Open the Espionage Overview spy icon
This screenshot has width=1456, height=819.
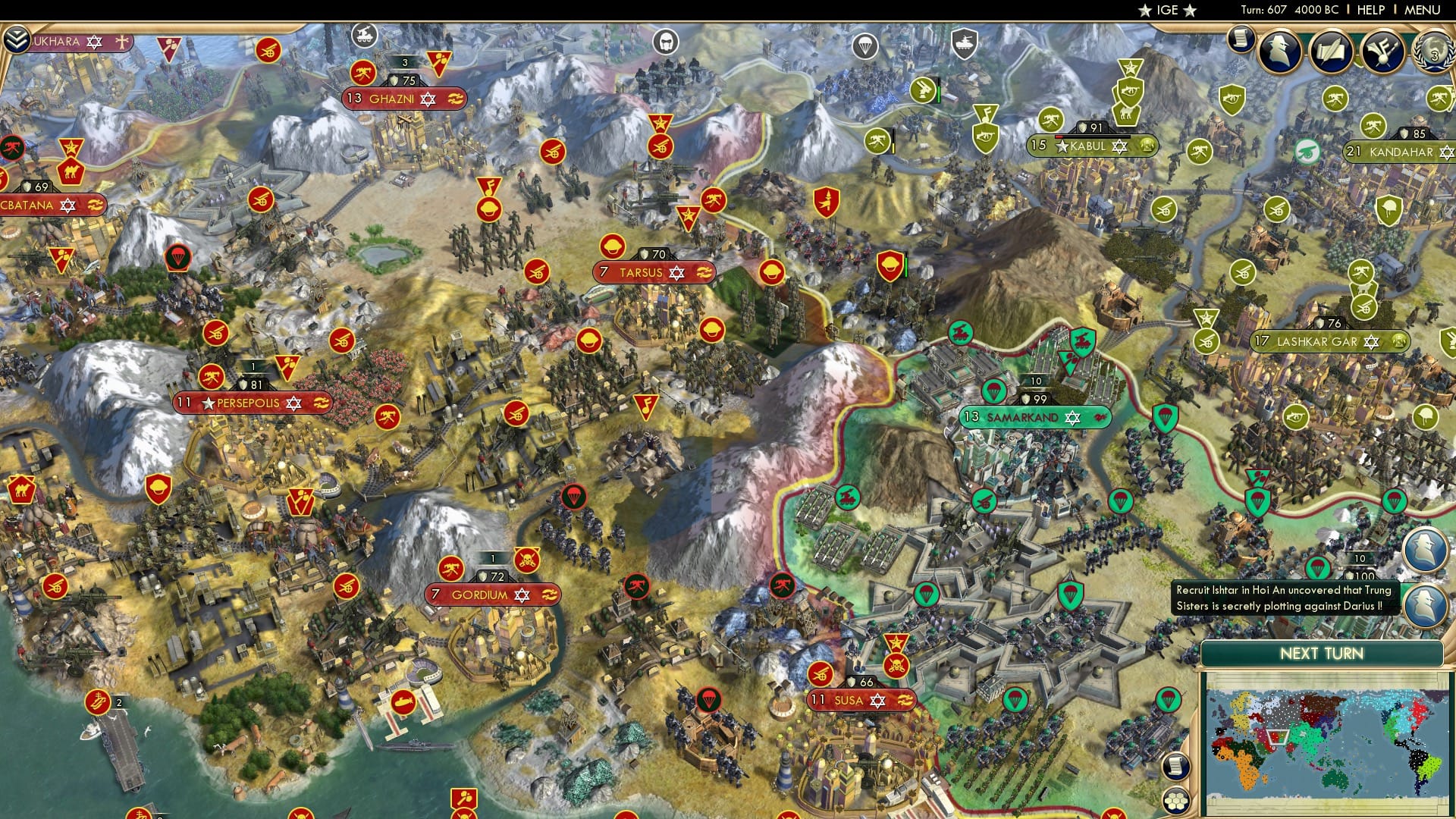pos(1279,53)
